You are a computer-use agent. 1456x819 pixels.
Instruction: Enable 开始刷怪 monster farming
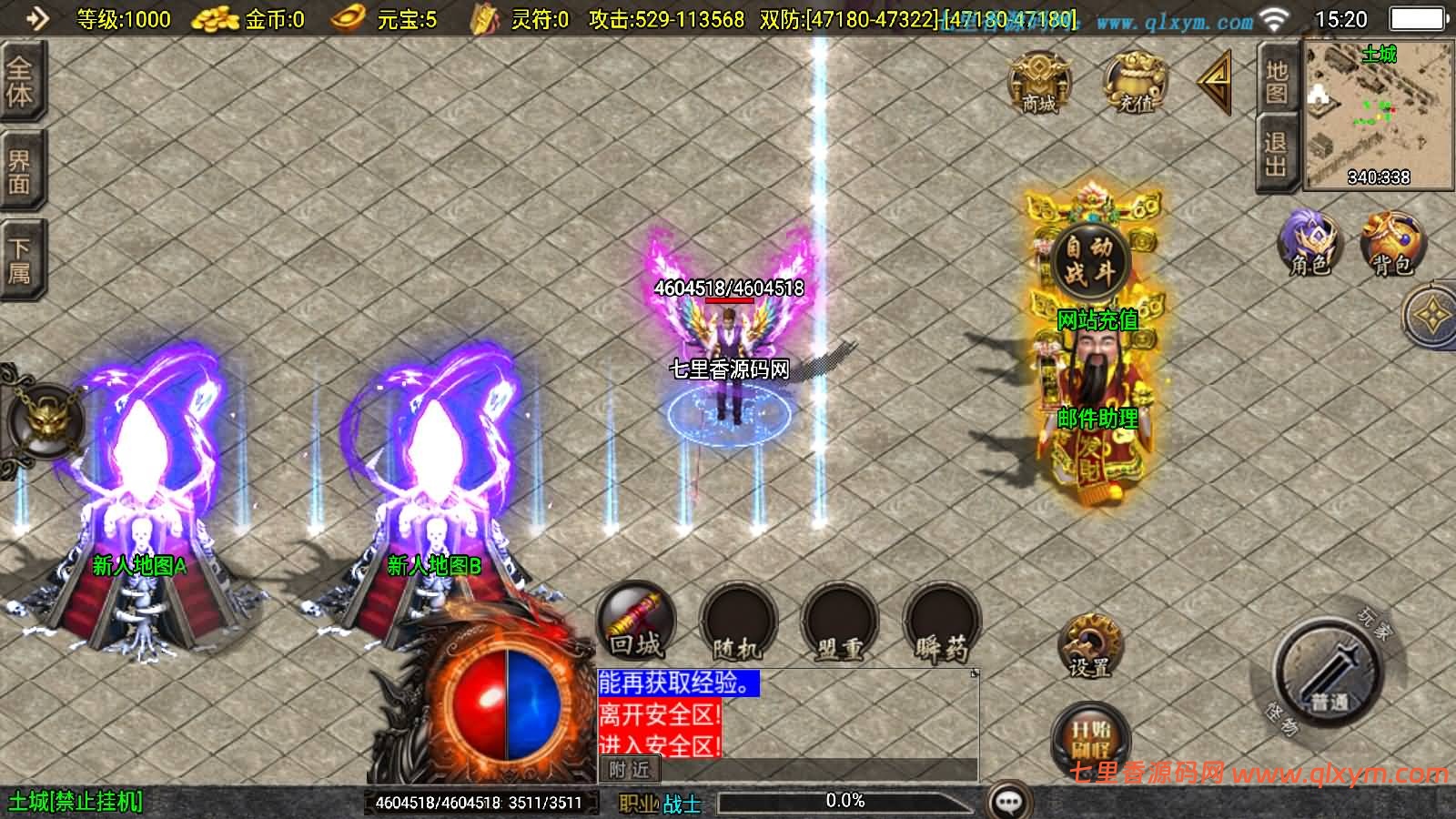click(x=1090, y=733)
